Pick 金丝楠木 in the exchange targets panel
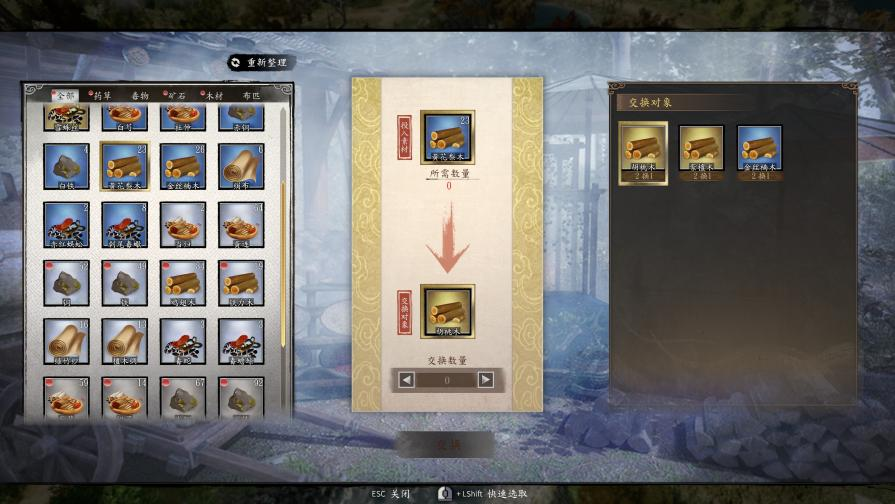 coord(759,149)
